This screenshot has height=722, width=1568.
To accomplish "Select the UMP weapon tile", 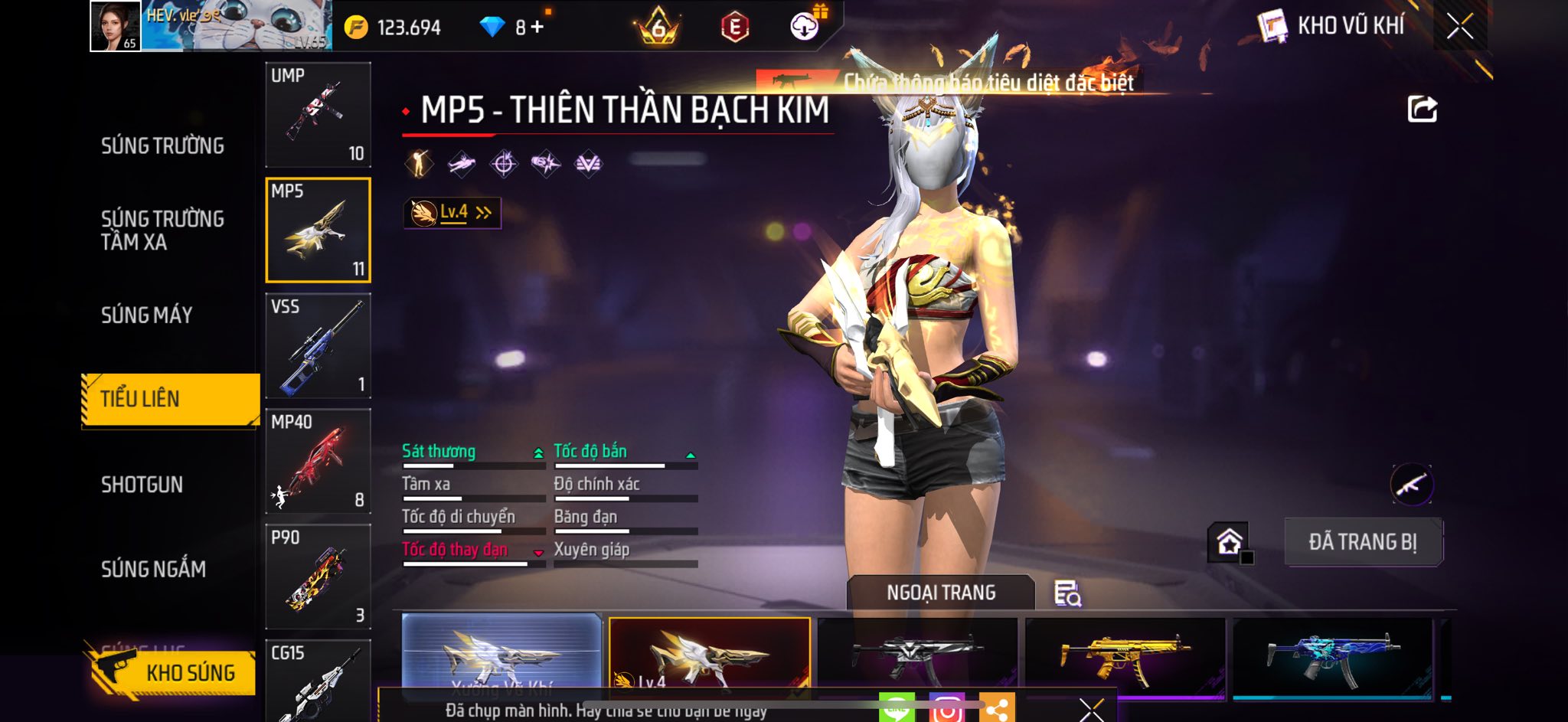I will (318, 115).
